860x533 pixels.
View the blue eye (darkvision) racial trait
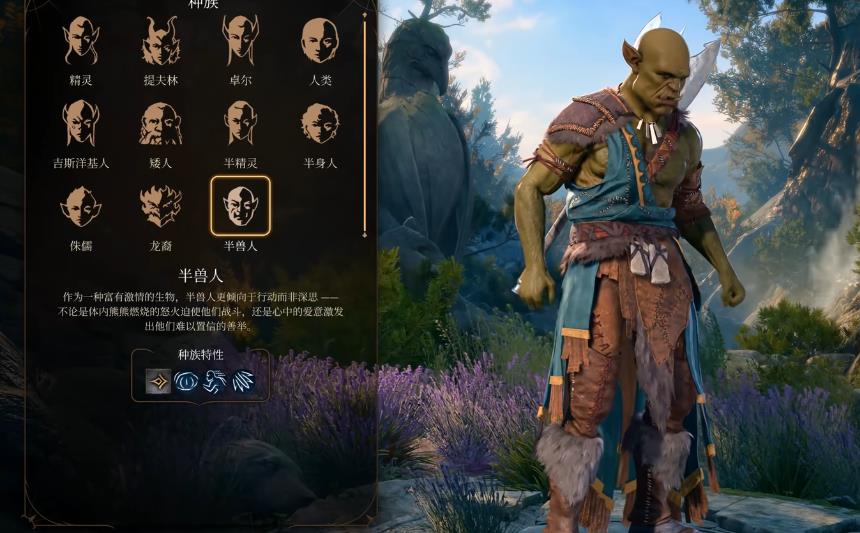point(186,381)
